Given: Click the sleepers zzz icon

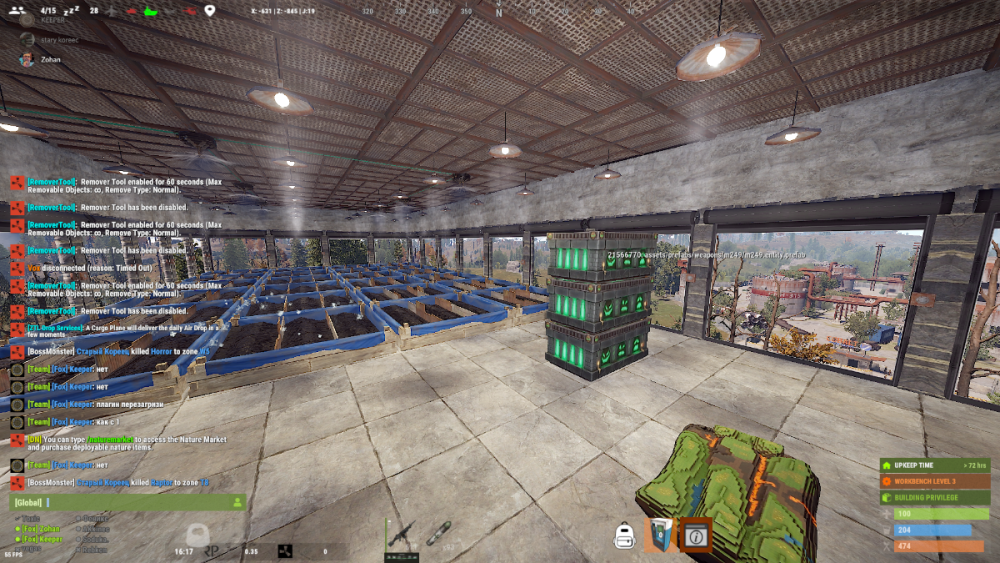Looking at the screenshot, I should 73,10.
